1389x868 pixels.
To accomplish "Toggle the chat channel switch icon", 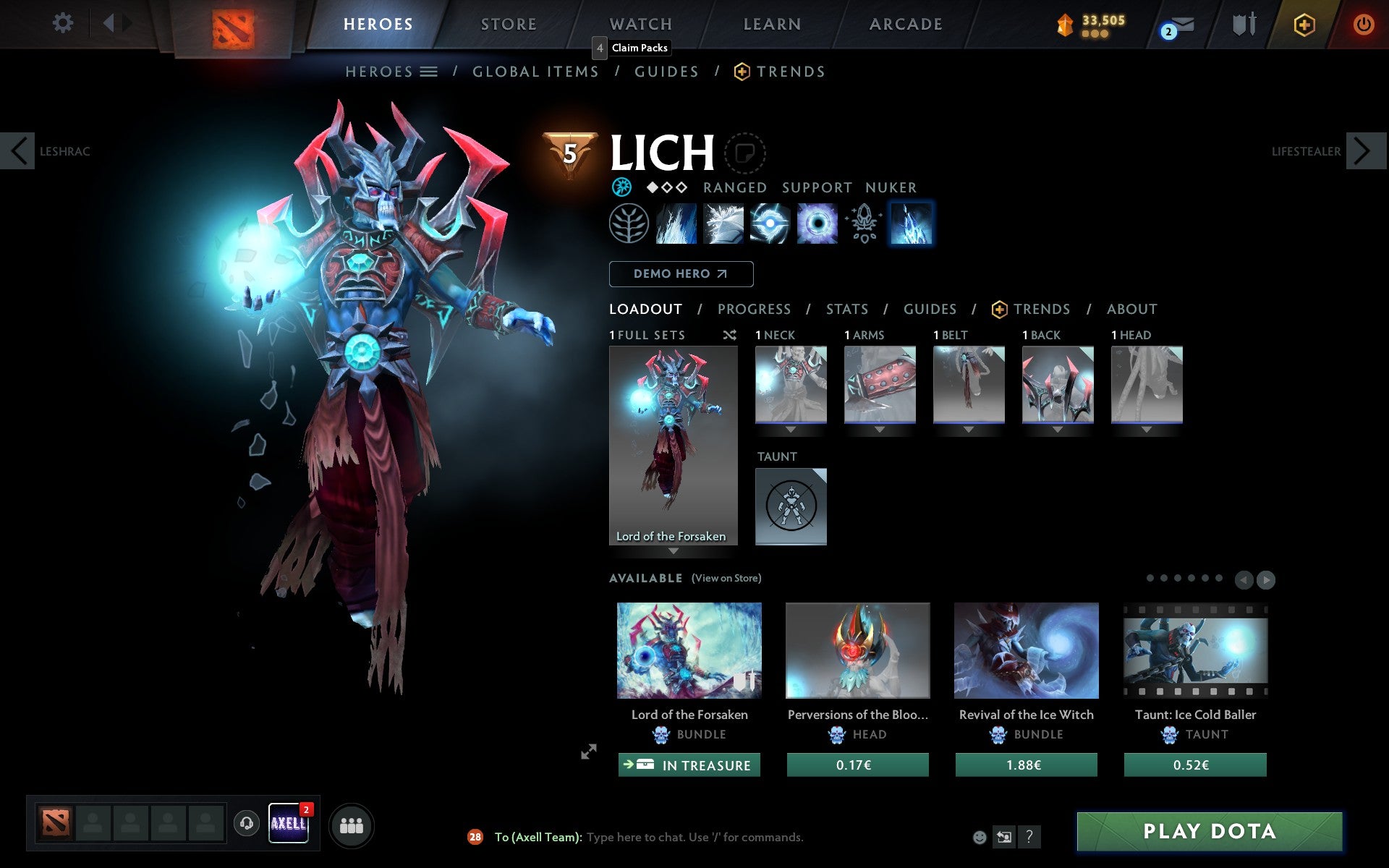I will (1004, 837).
